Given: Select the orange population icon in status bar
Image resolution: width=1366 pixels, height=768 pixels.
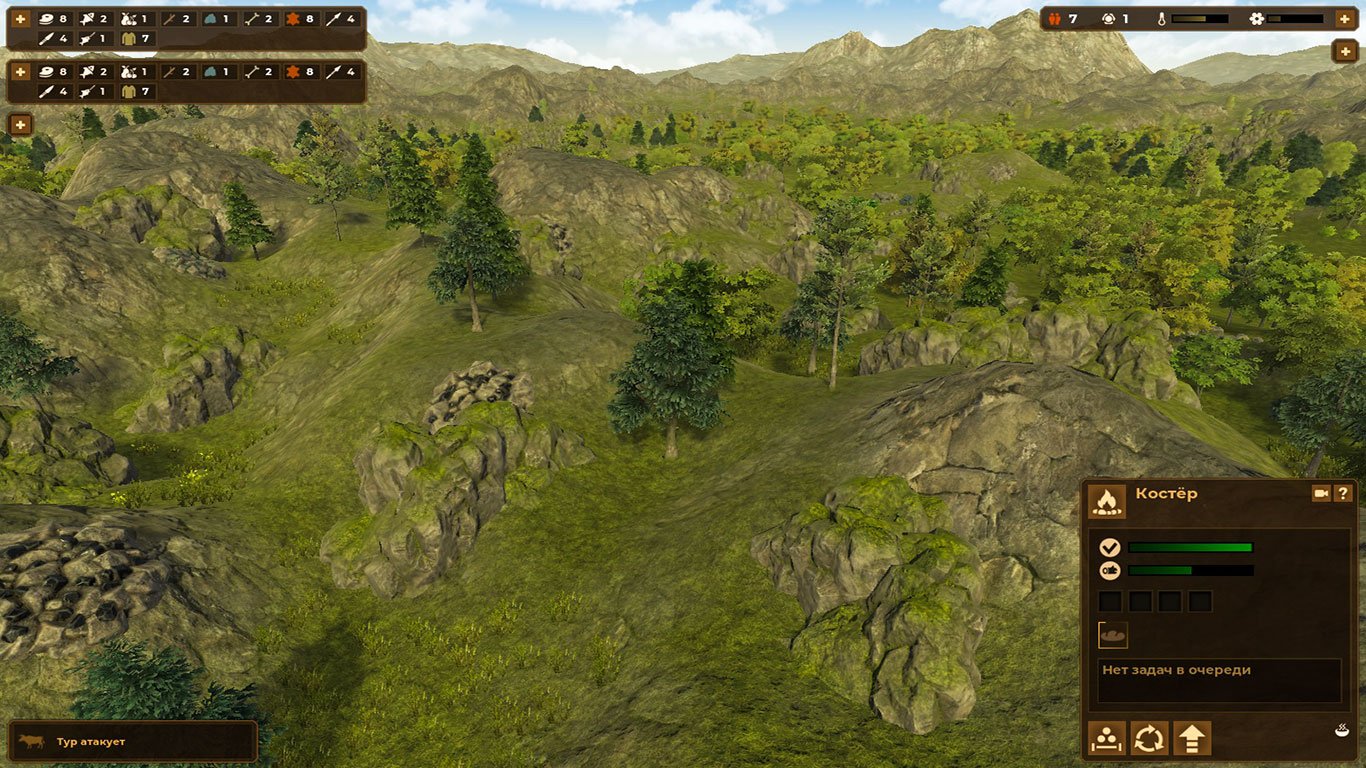Looking at the screenshot, I should coord(1056,19).
